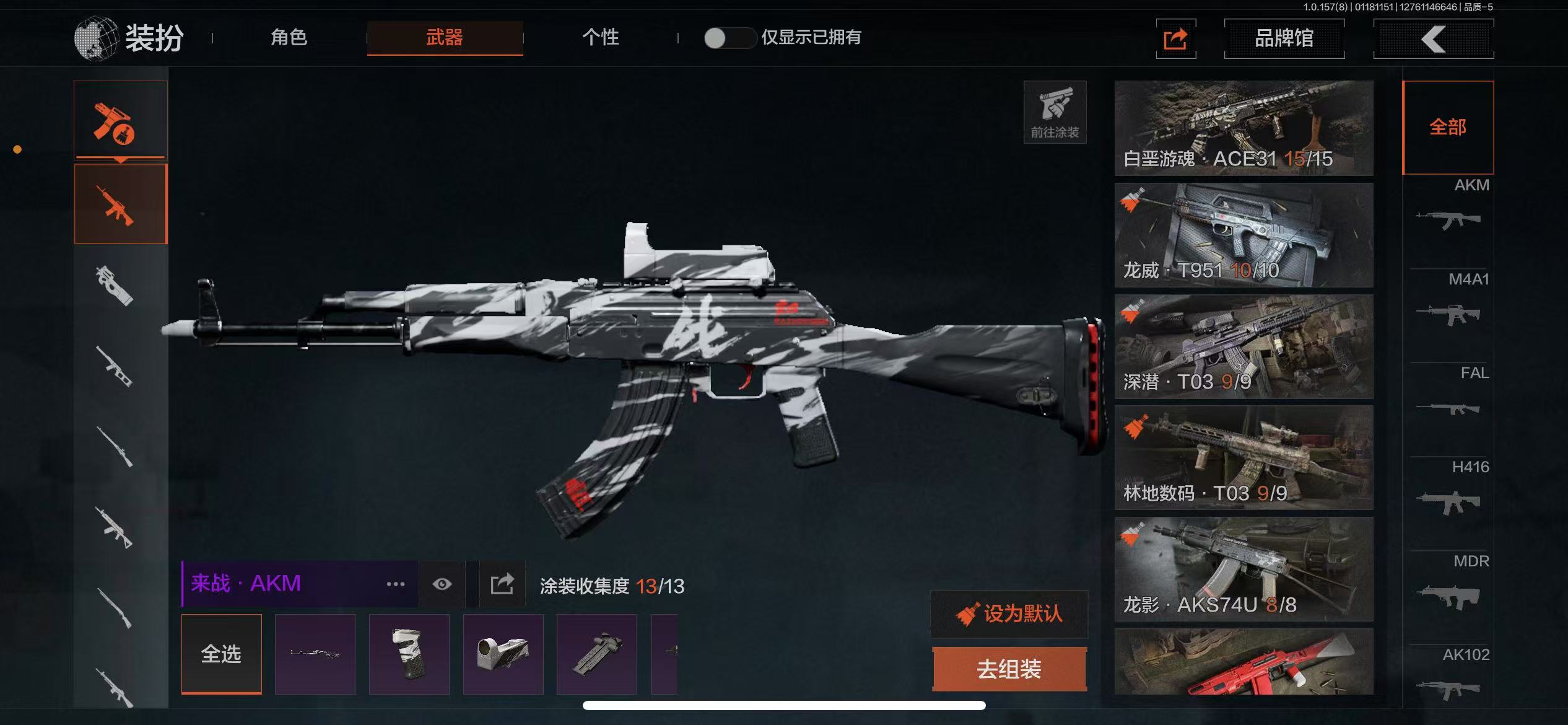Select all parts with 全选
The image size is (1568, 725).
click(221, 654)
